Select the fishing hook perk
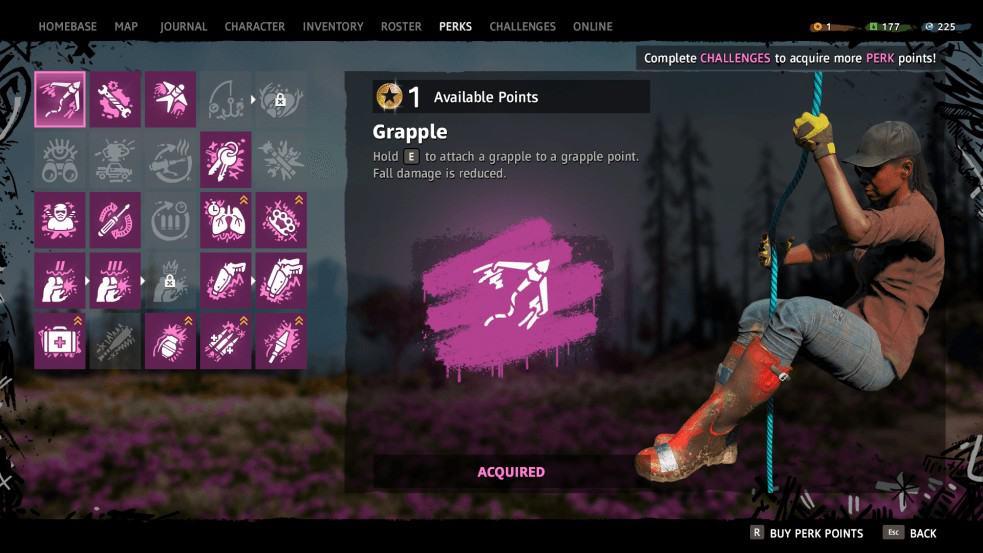Screen dimensions: 983x553 (225, 98)
